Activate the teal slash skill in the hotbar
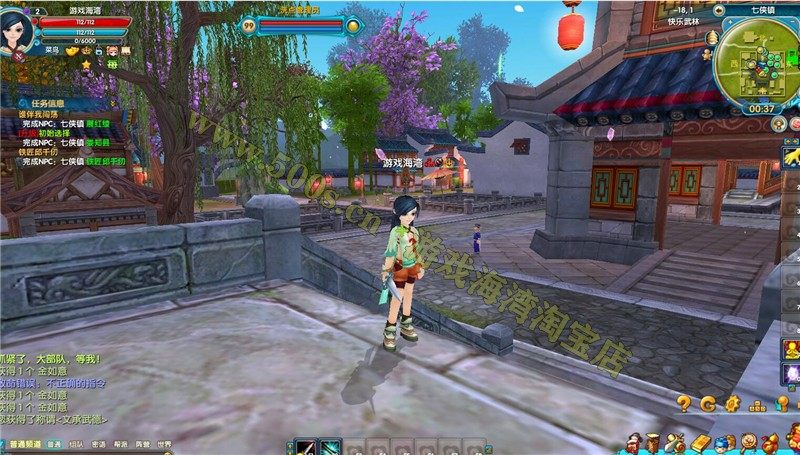 [330, 448]
